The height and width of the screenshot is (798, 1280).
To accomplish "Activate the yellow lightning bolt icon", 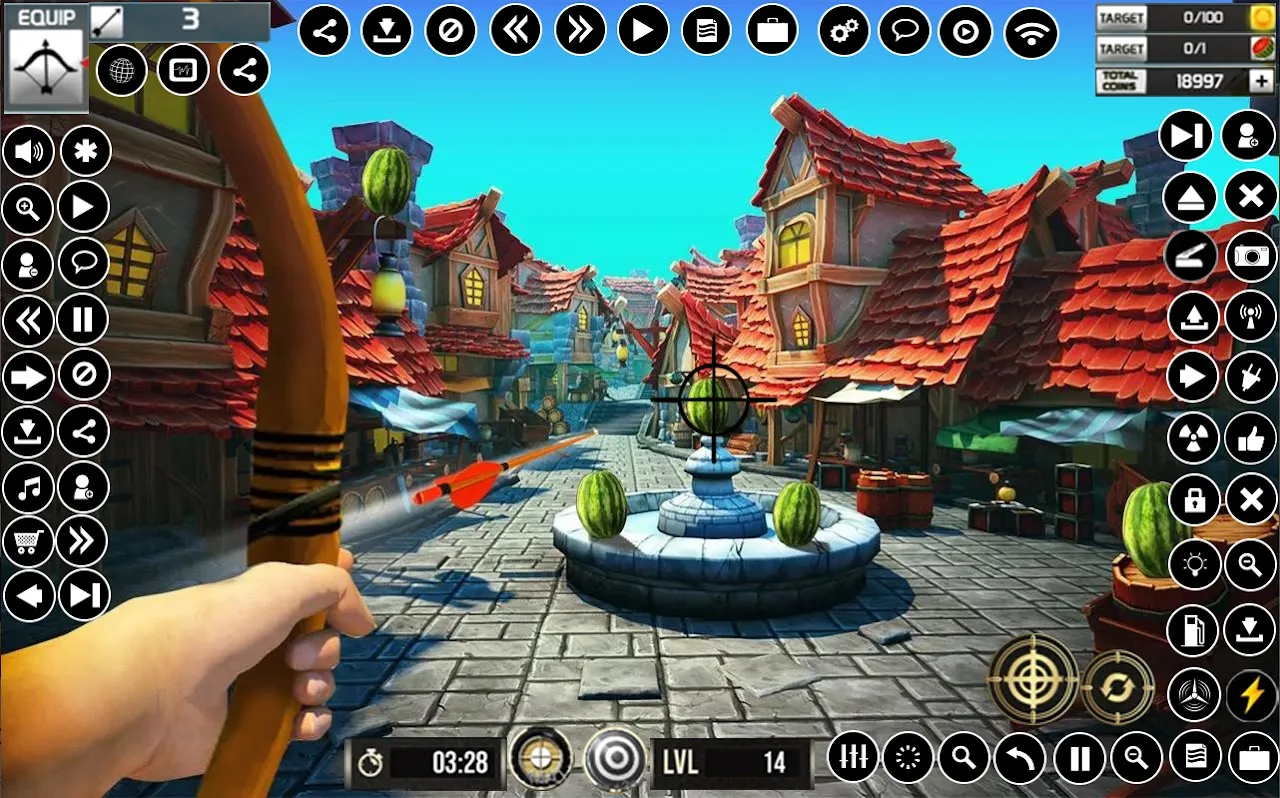I will click(x=1251, y=694).
